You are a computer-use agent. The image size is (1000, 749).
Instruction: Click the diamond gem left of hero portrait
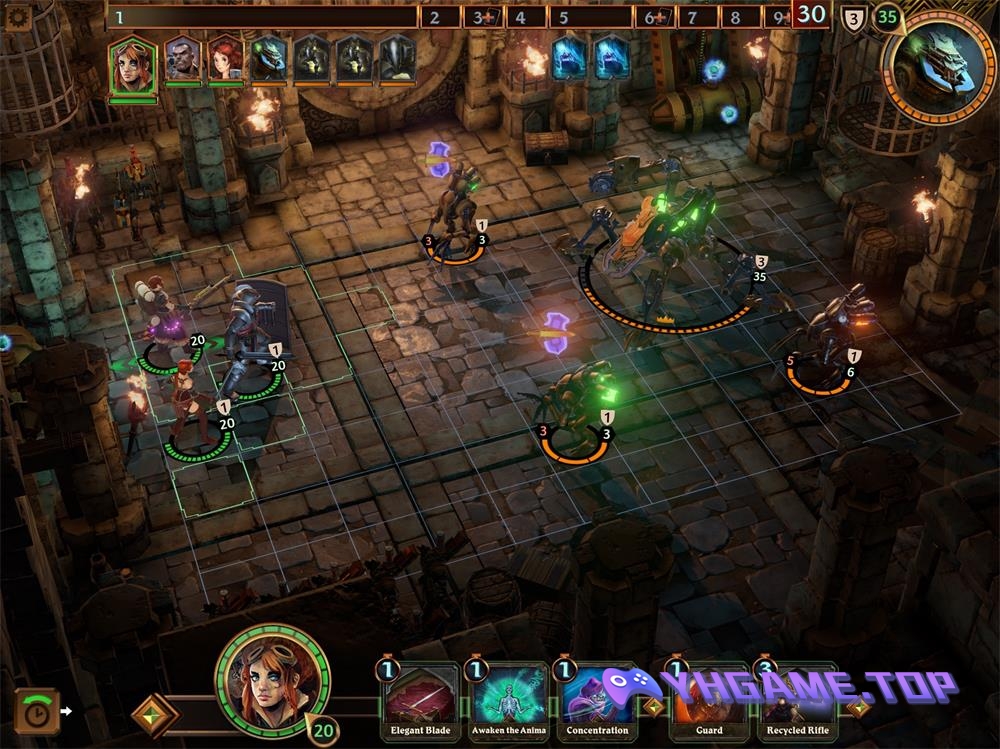155,714
